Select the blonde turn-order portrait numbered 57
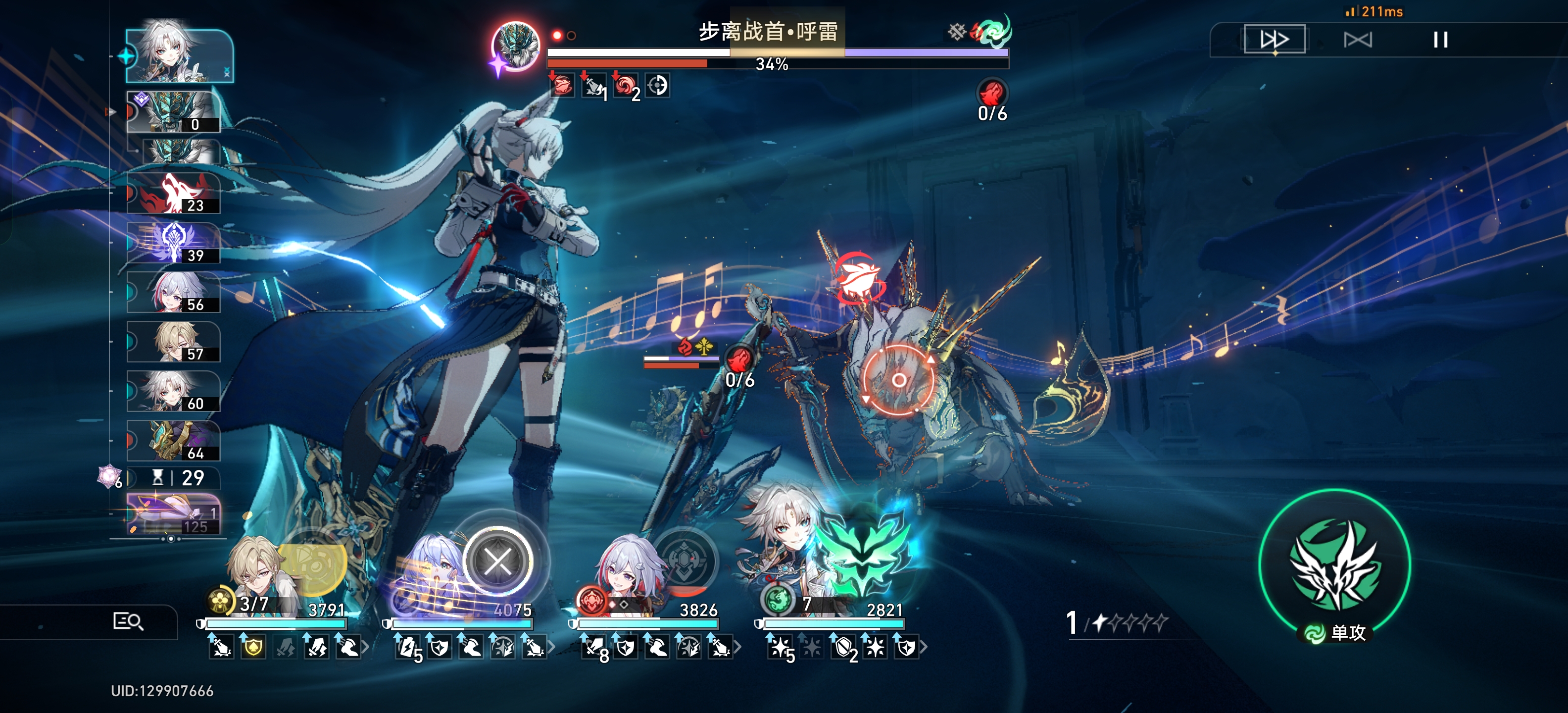This screenshot has width=1568, height=713. pos(173,342)
